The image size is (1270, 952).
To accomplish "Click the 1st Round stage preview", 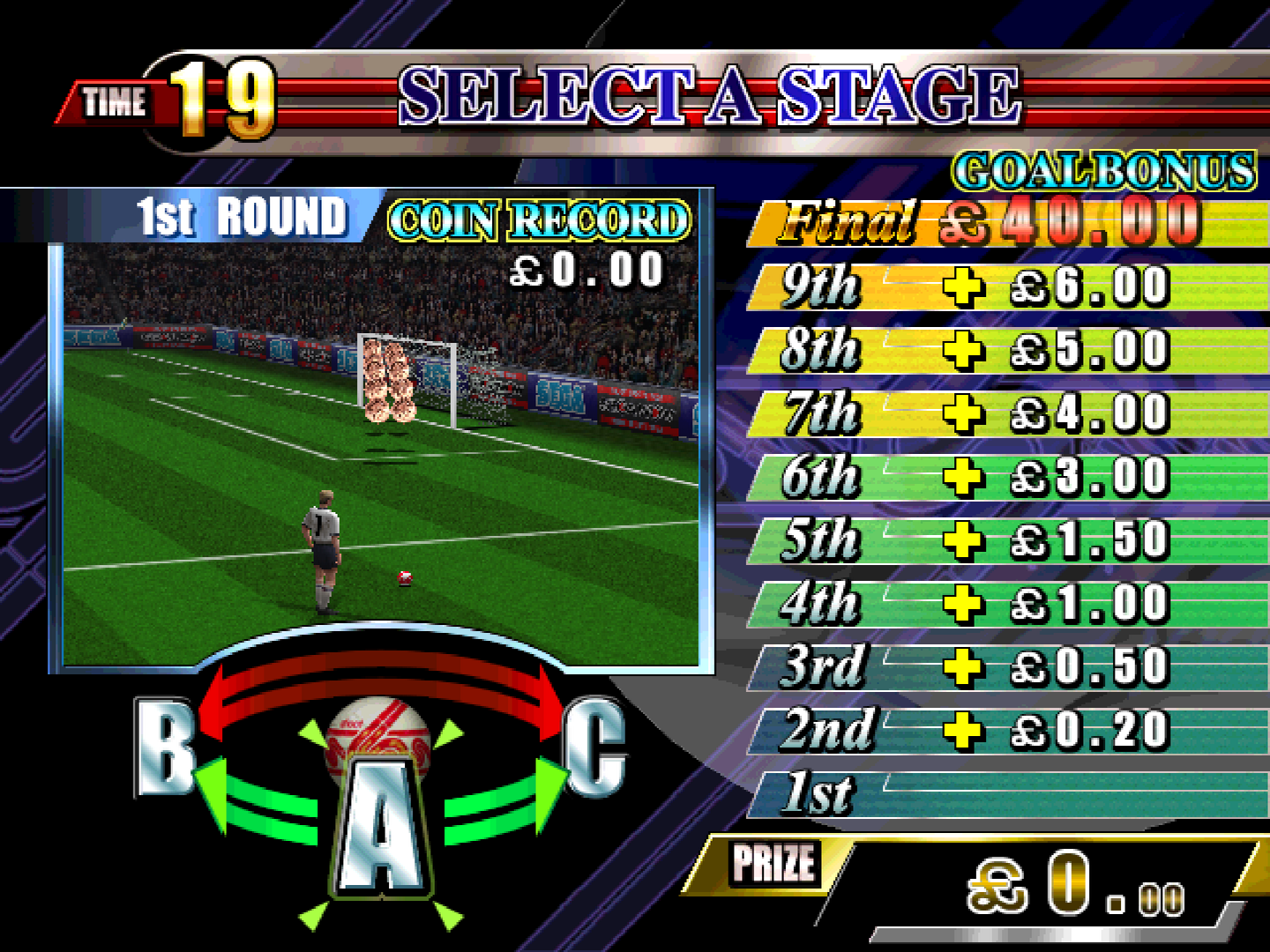I will click(x=381, y=454).
